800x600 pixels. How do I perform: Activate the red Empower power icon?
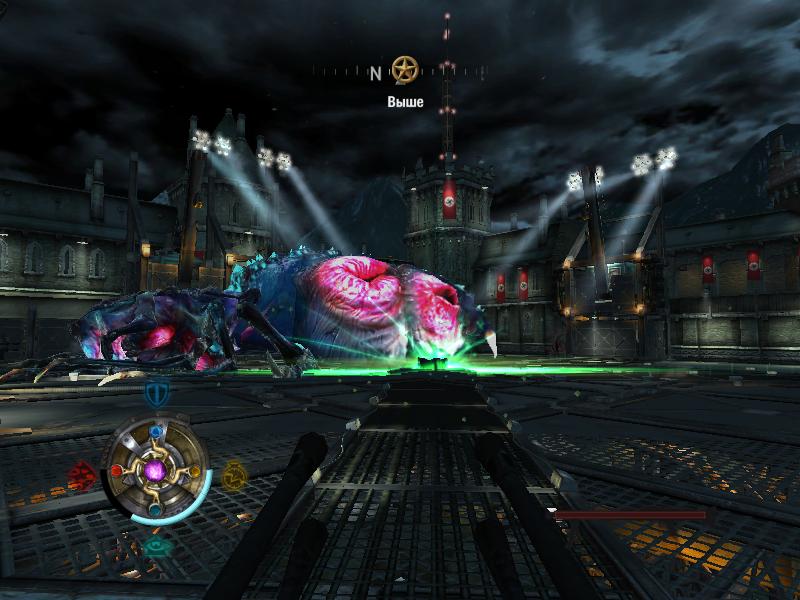click(82, 471)
